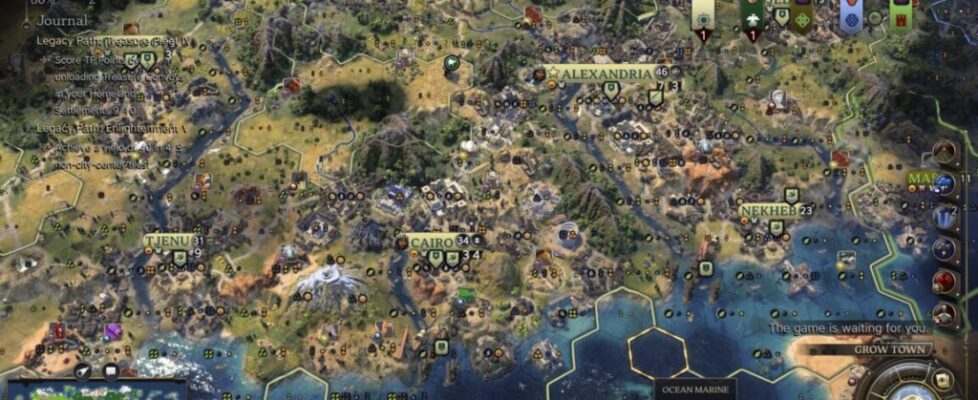The image size is (978, 400).
Task: Choose the Nekheb settlement banner
Action: click(768, 211)
